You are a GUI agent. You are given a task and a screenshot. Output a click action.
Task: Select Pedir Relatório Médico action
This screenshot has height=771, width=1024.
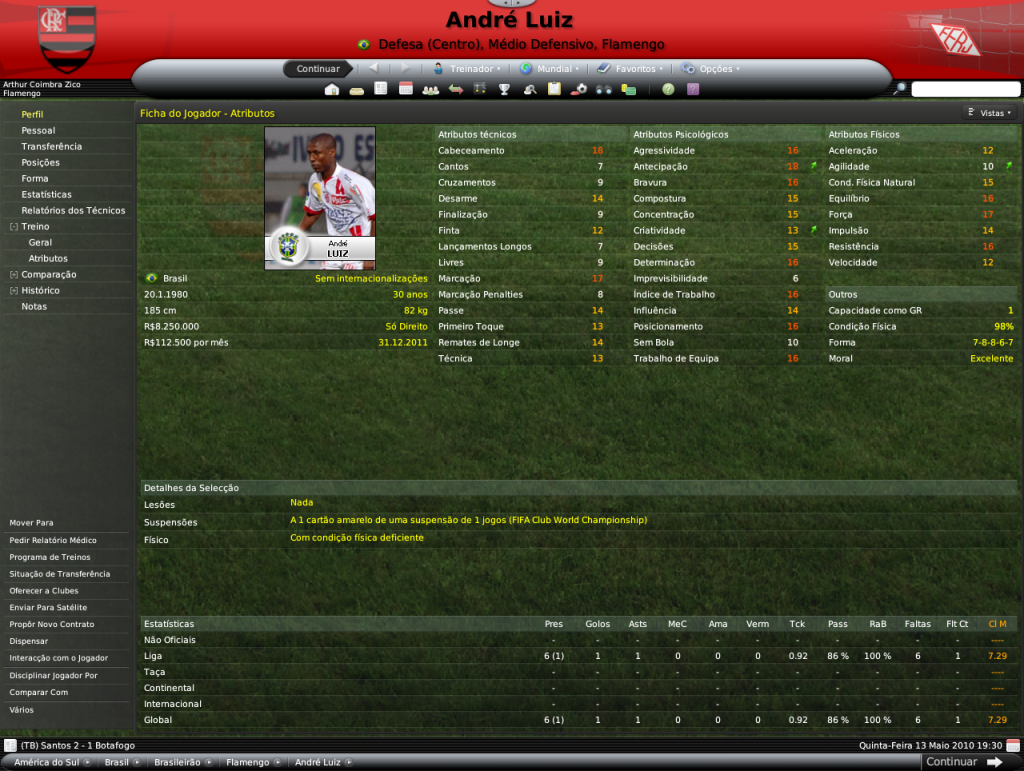point(53,540)
